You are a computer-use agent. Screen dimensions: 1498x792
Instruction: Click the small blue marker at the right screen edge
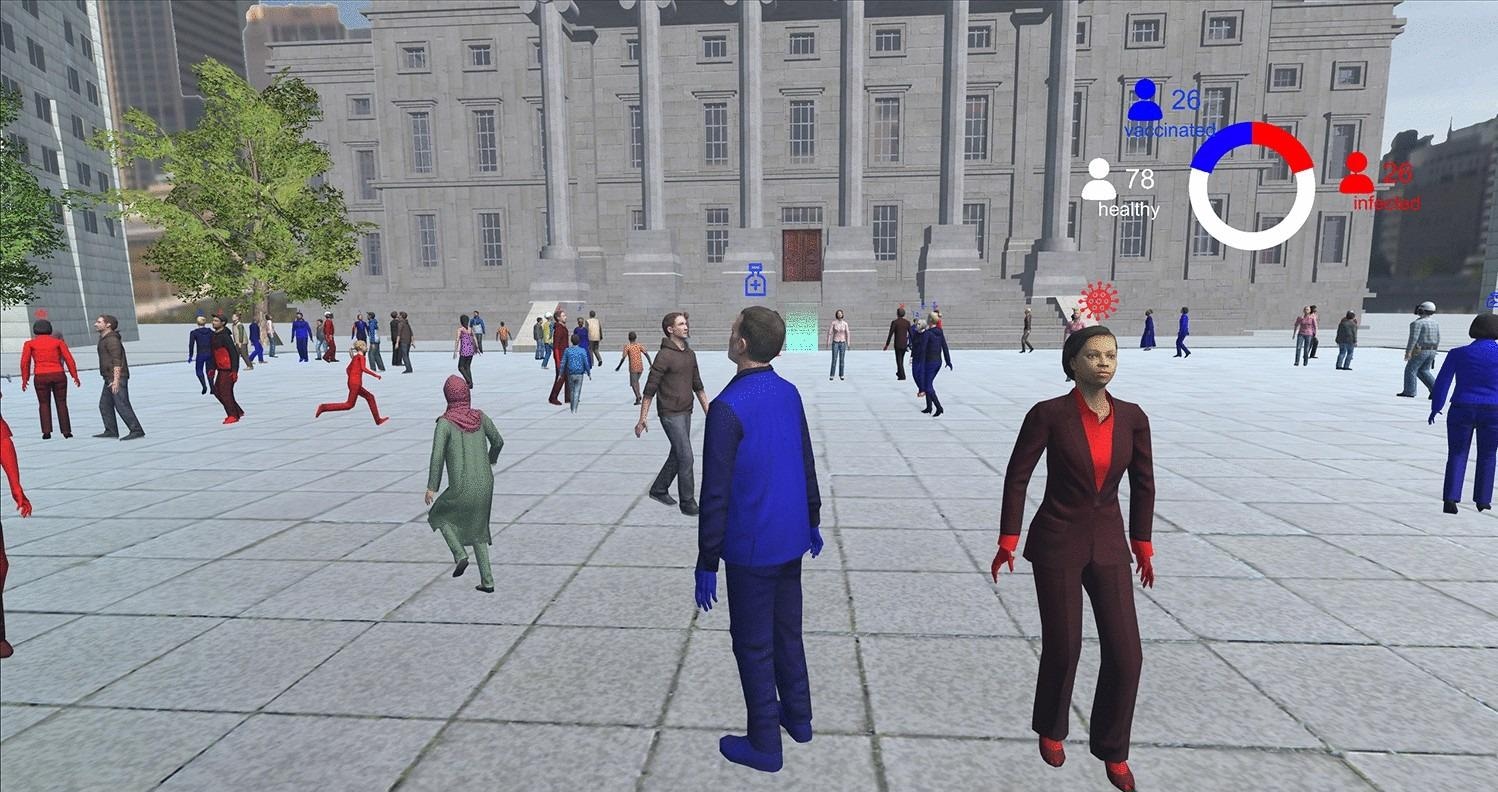click(x=1492, y=299)
